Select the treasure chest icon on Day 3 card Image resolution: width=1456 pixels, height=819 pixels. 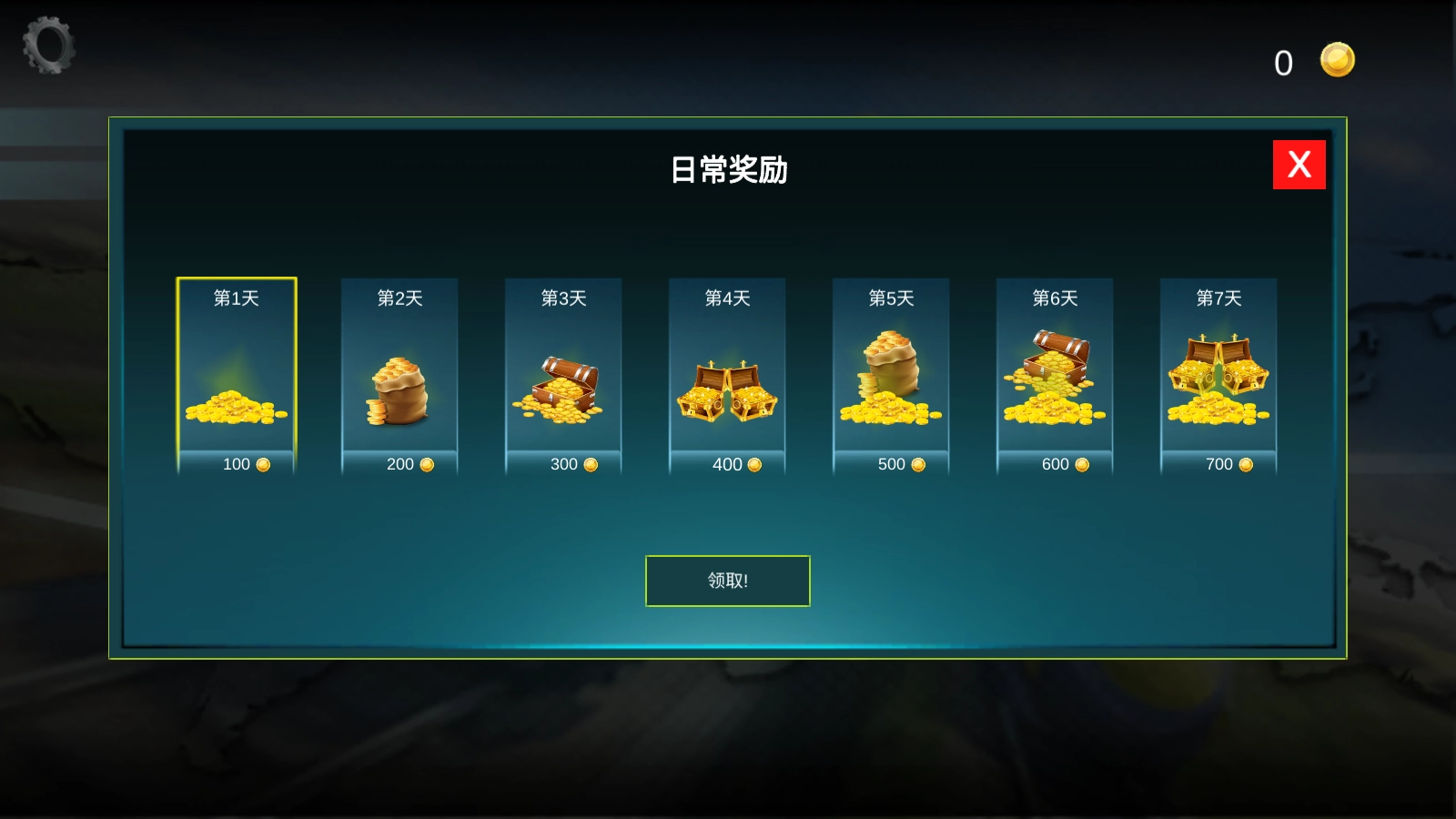pos(563,391)
